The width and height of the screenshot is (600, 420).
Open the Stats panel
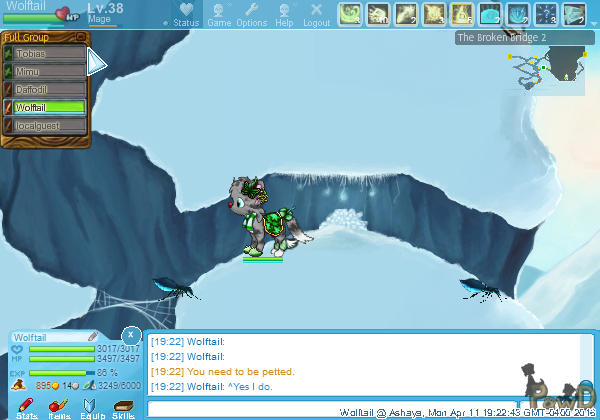pos(27,408)
